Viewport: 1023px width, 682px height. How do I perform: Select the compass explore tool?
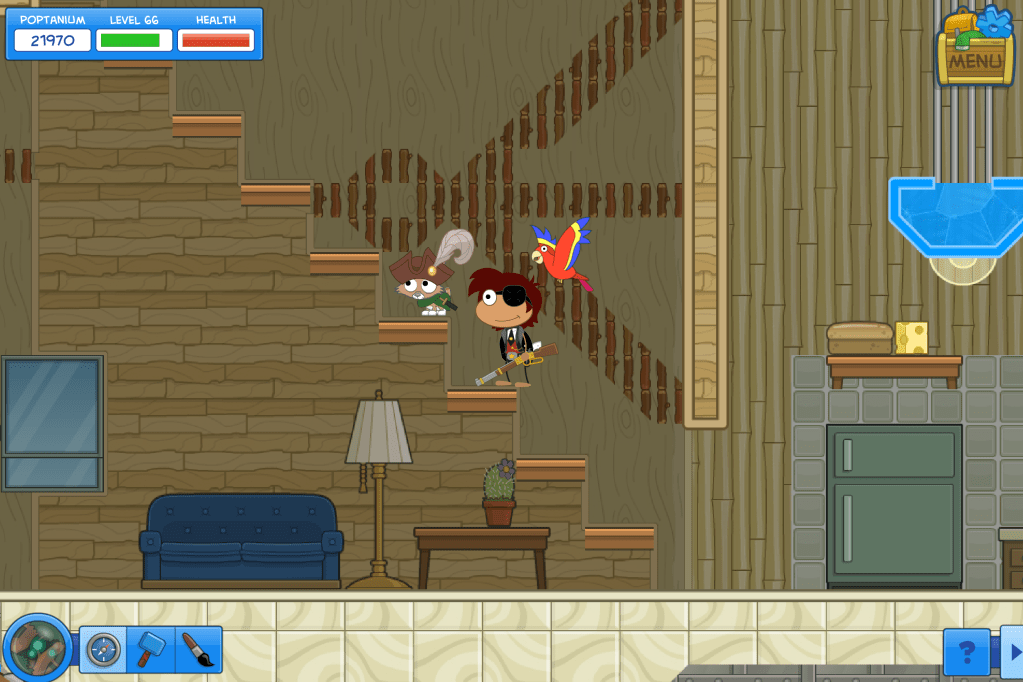click(x=103, y=650)
